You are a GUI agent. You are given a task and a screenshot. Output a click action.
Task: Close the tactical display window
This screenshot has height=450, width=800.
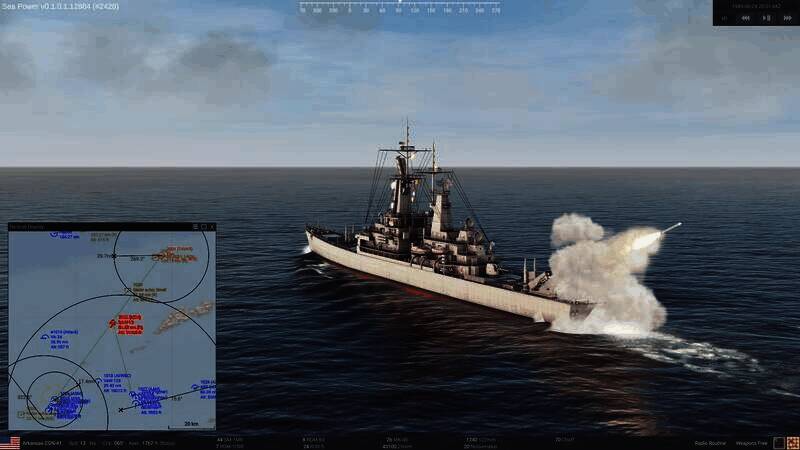(x=212, y=227)
